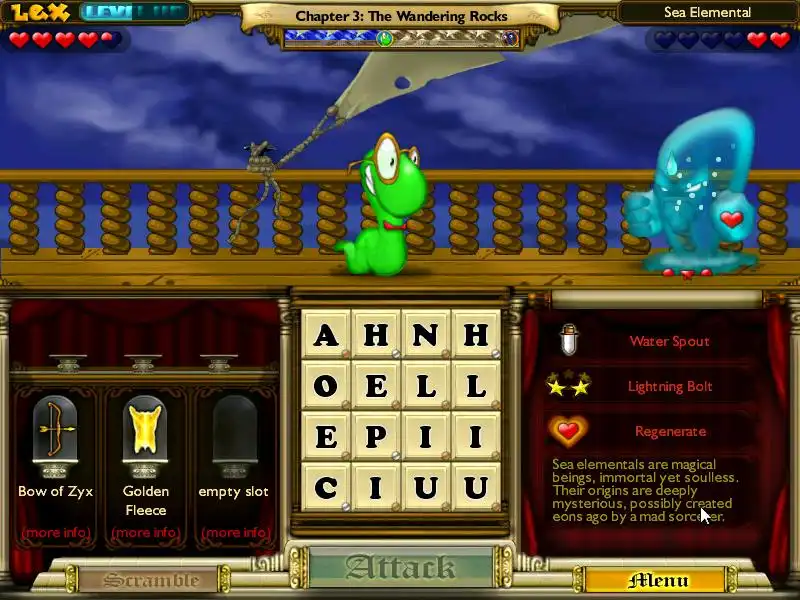The height and width of the screenshot is (600, 800).
Task: Choose the letter C tile
Action: pos(326,488)
